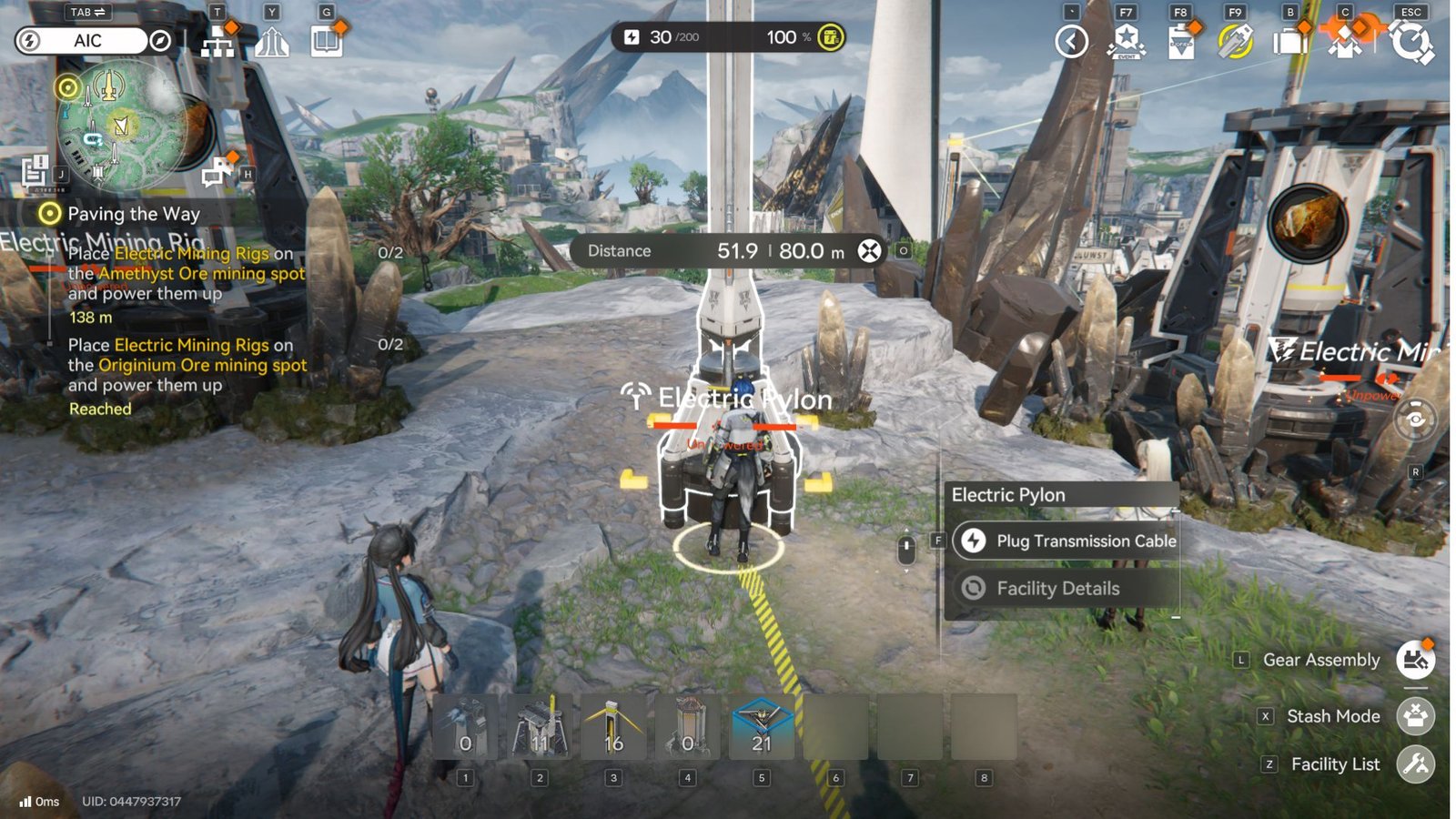
Task: Select the drill/tool icon (F9 hotkey)
Action: coord(1235,42)
